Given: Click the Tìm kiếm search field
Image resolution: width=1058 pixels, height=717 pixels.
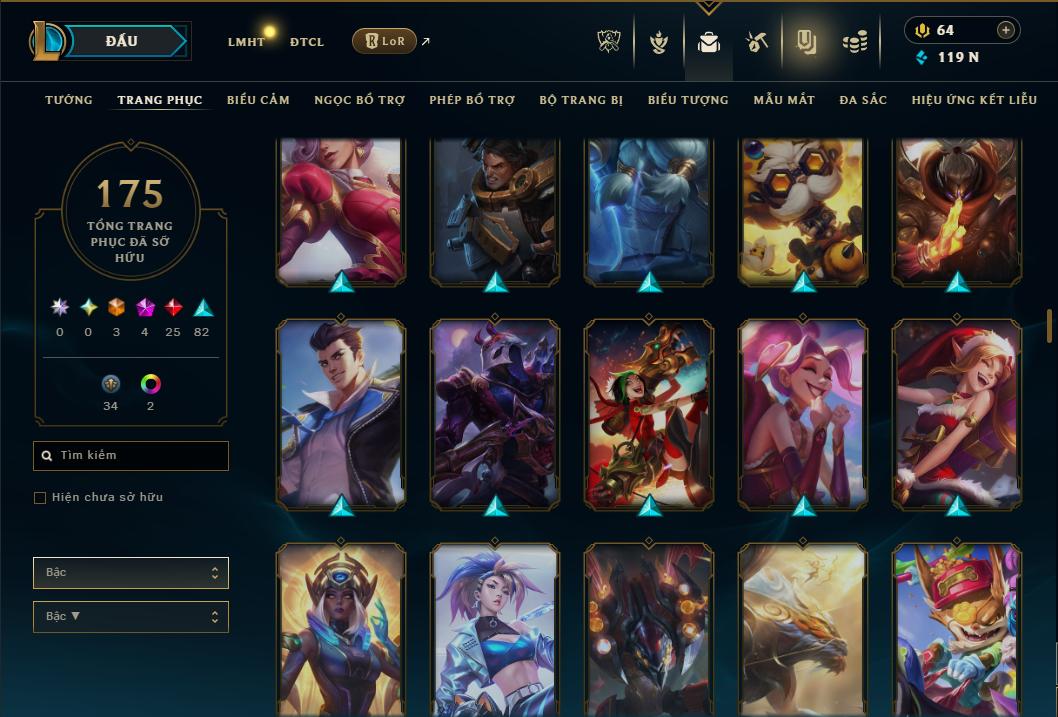Looking at the screenshot, I should (131, 456).
